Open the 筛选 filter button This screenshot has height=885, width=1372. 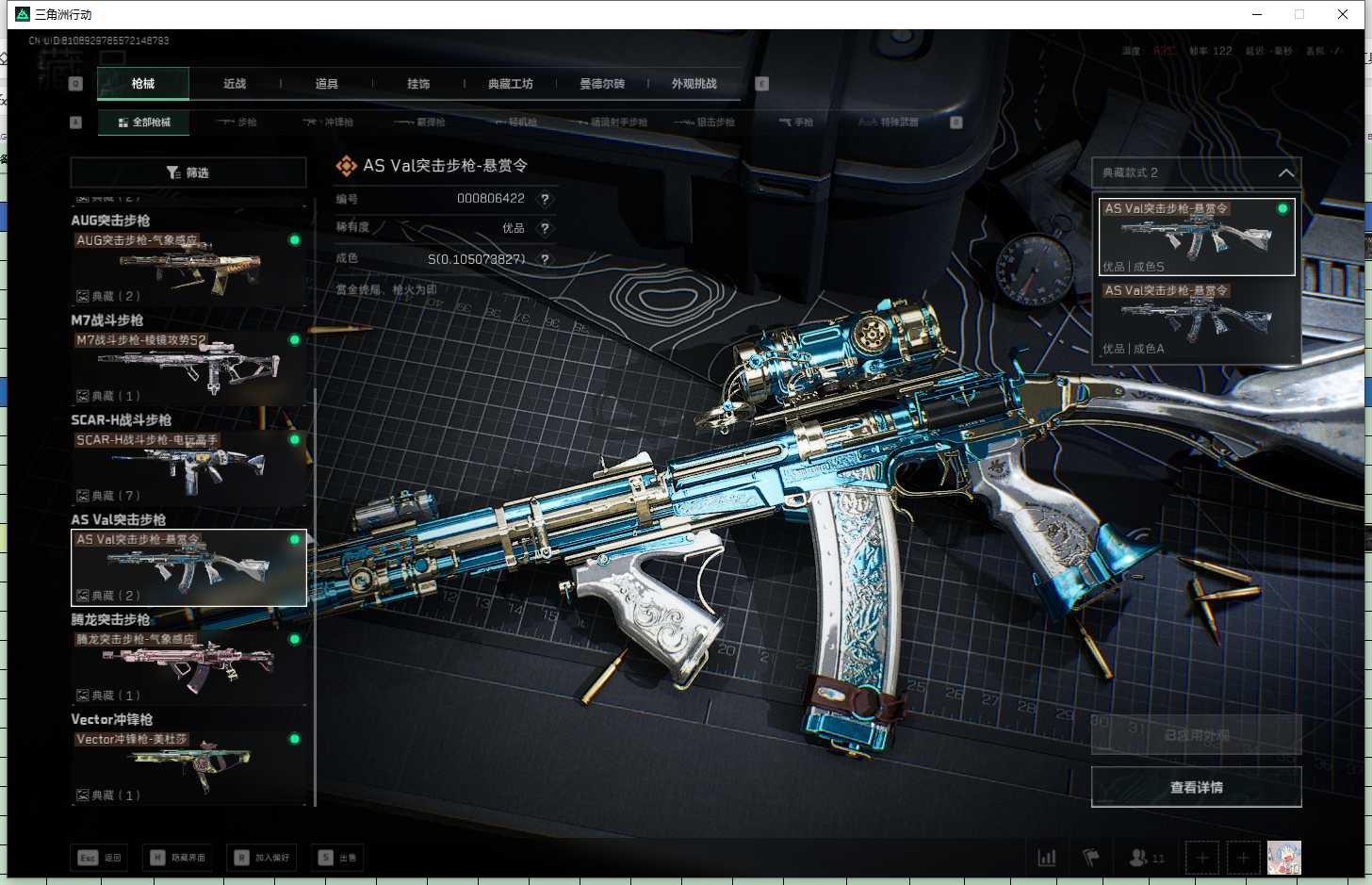click(188, 172)
